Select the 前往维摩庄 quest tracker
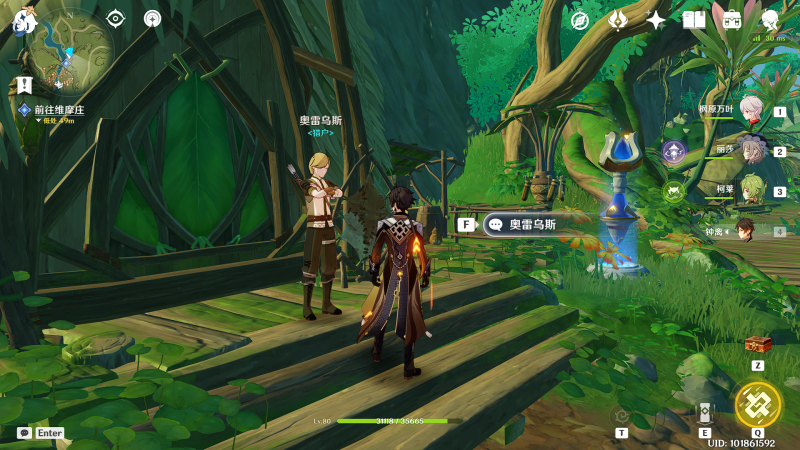 coord(55,110)
